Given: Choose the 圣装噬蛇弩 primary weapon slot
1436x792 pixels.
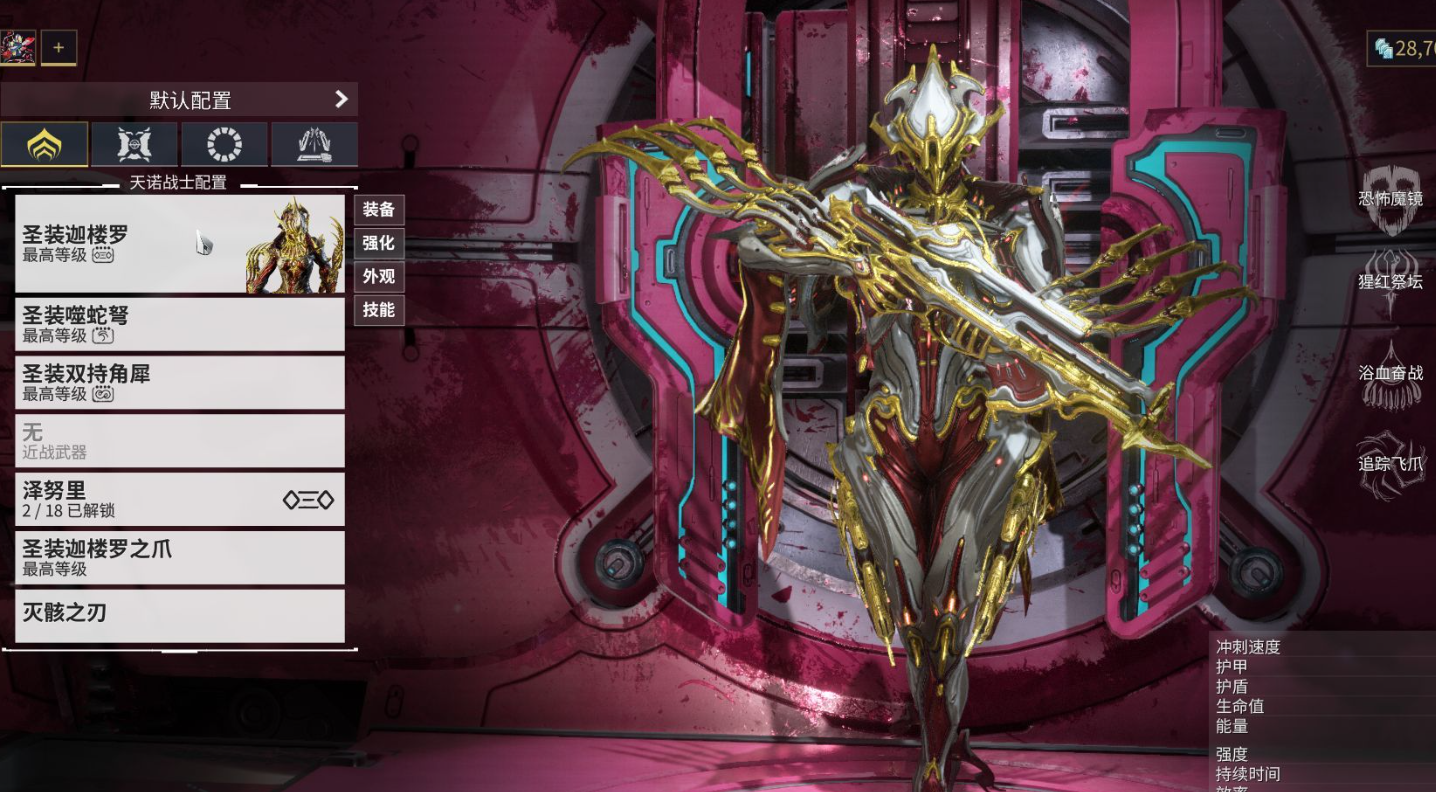Looking at the screenshot, I should tap(179, 324).
